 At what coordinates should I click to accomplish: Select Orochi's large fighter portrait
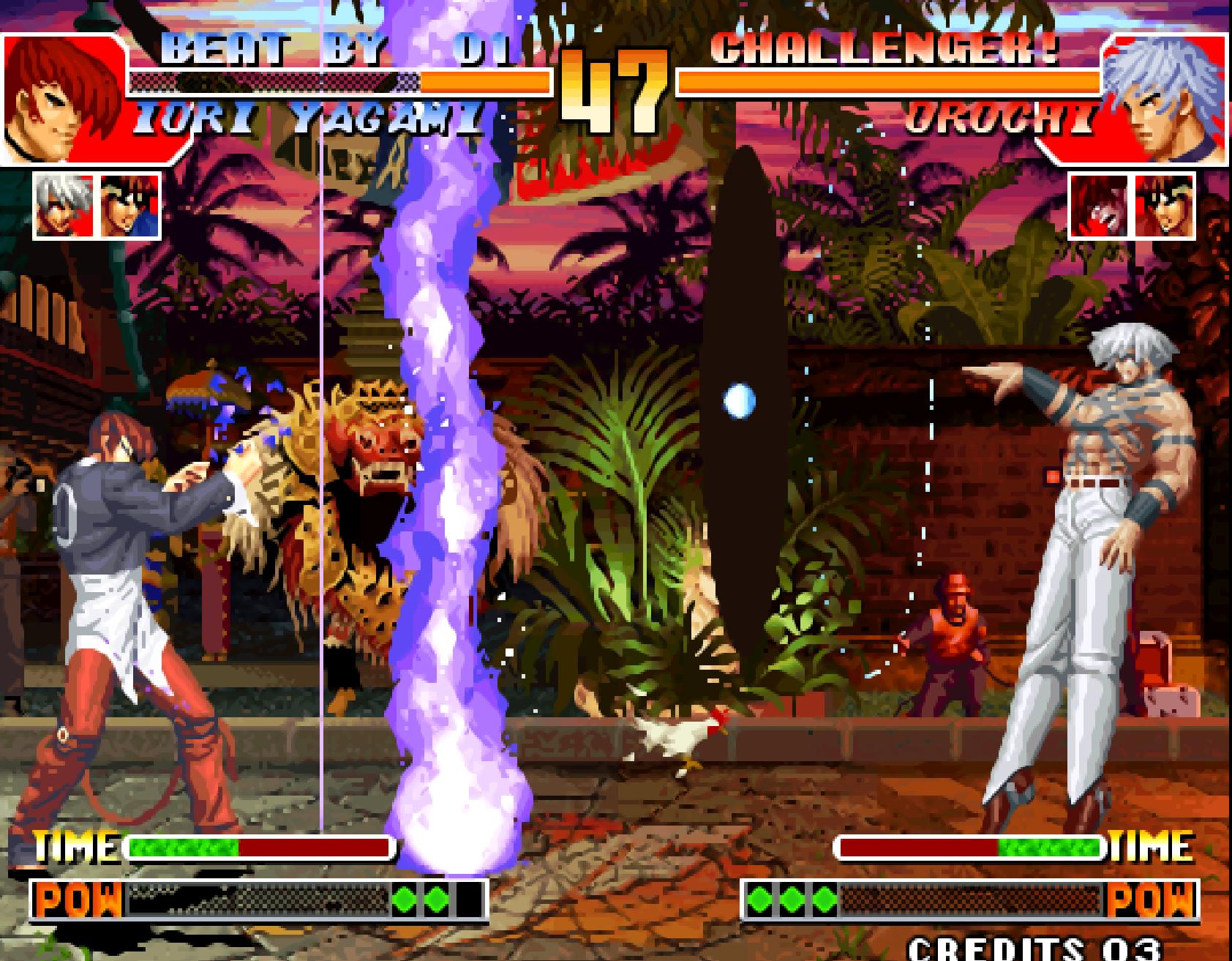click(1165, 99)
